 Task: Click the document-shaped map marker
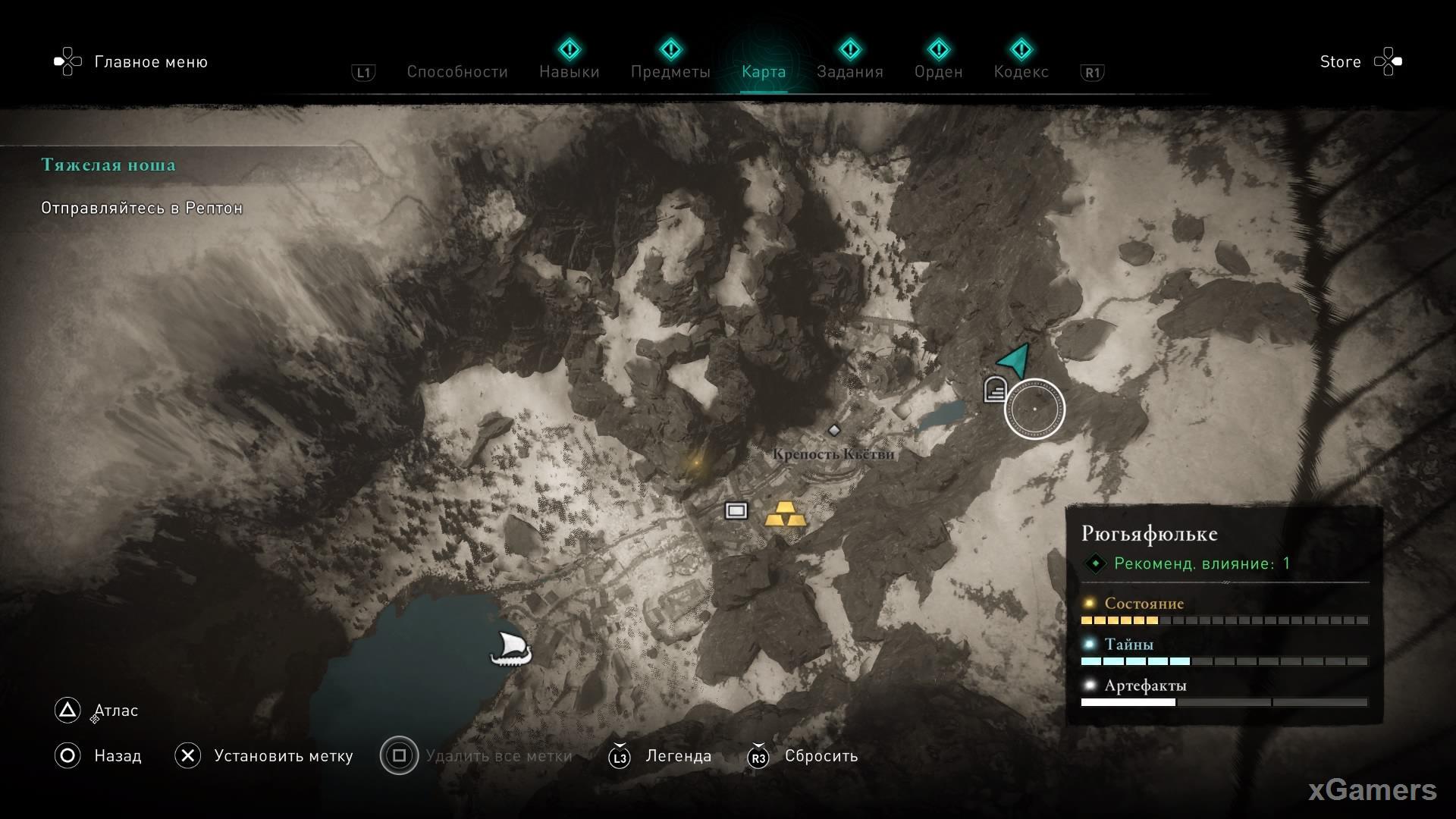tap(994, 390)
